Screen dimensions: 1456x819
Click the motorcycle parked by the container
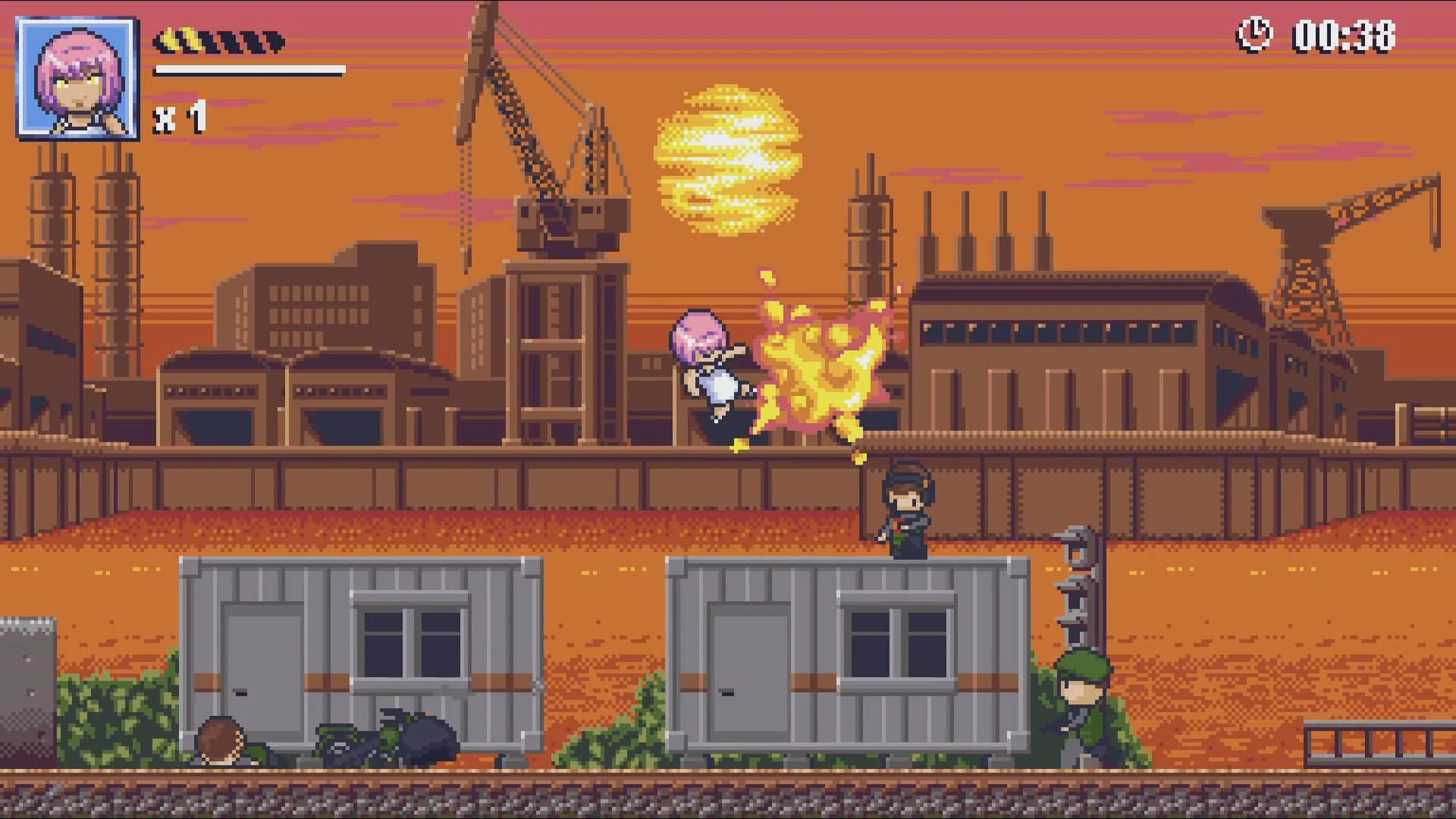tap(379, 739)
